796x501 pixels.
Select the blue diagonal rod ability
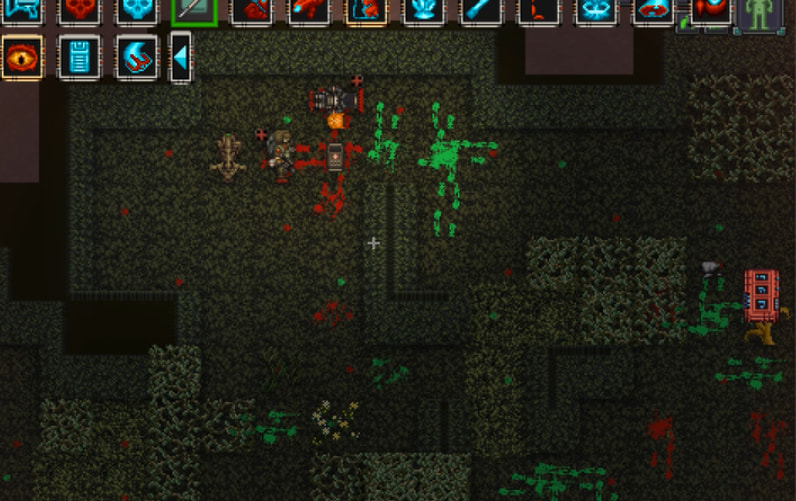[x=482, y=10]
